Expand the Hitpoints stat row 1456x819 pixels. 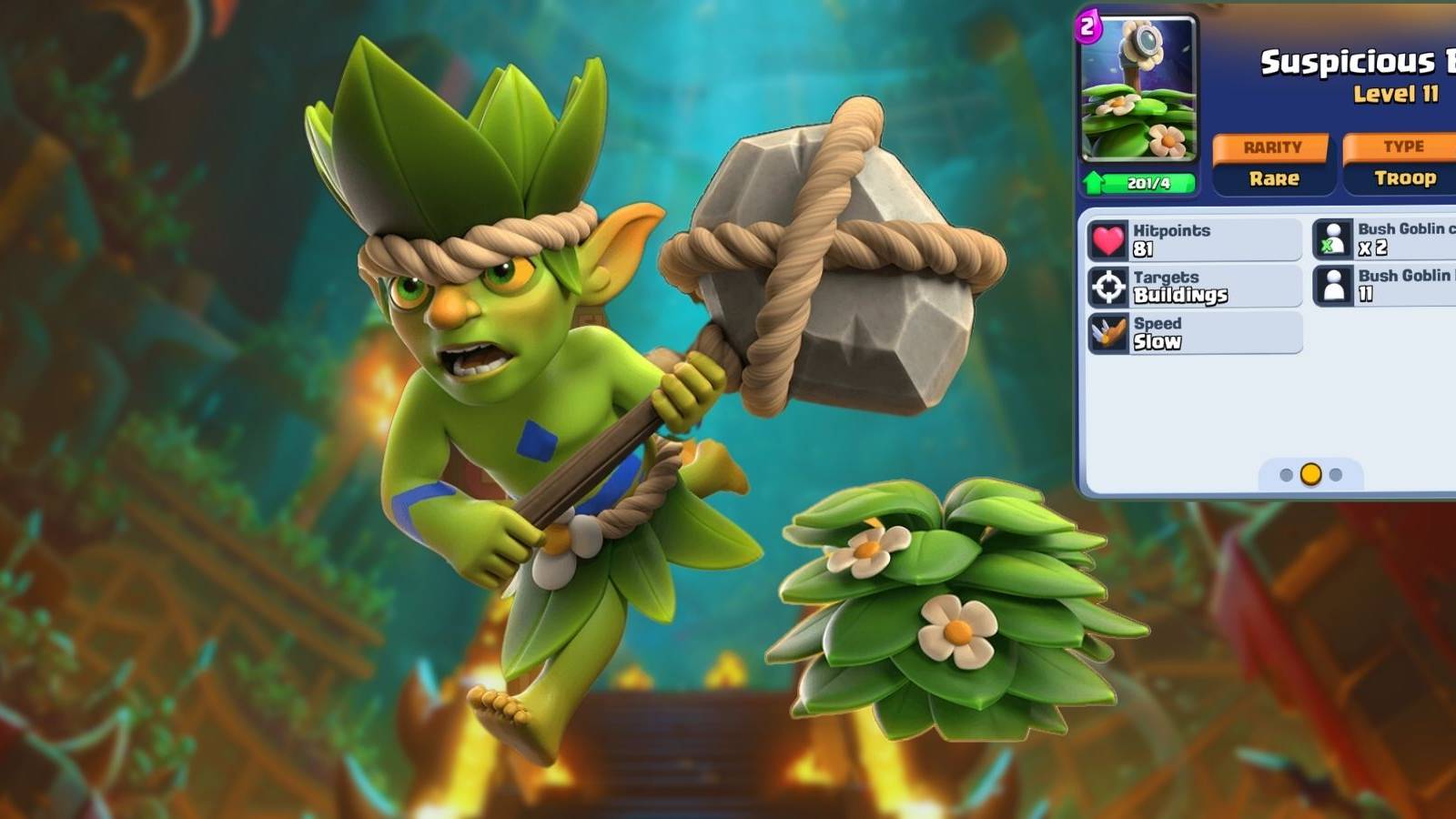(x=1192, y=238)
